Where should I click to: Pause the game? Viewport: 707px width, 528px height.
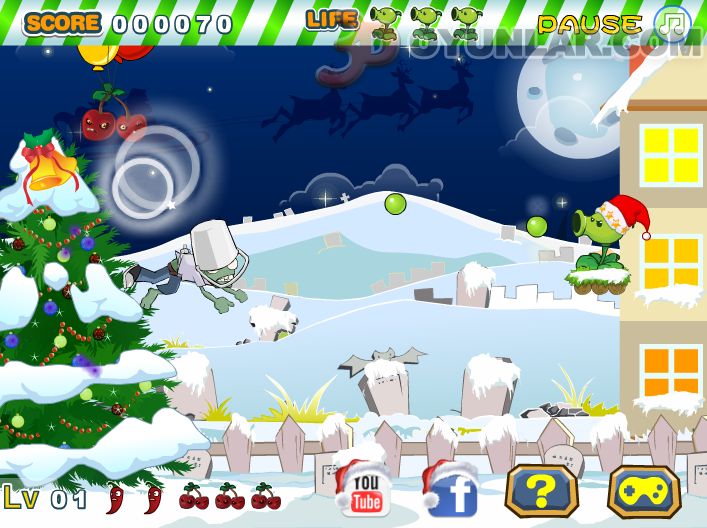pyautogui.click(x=589, y=23)
